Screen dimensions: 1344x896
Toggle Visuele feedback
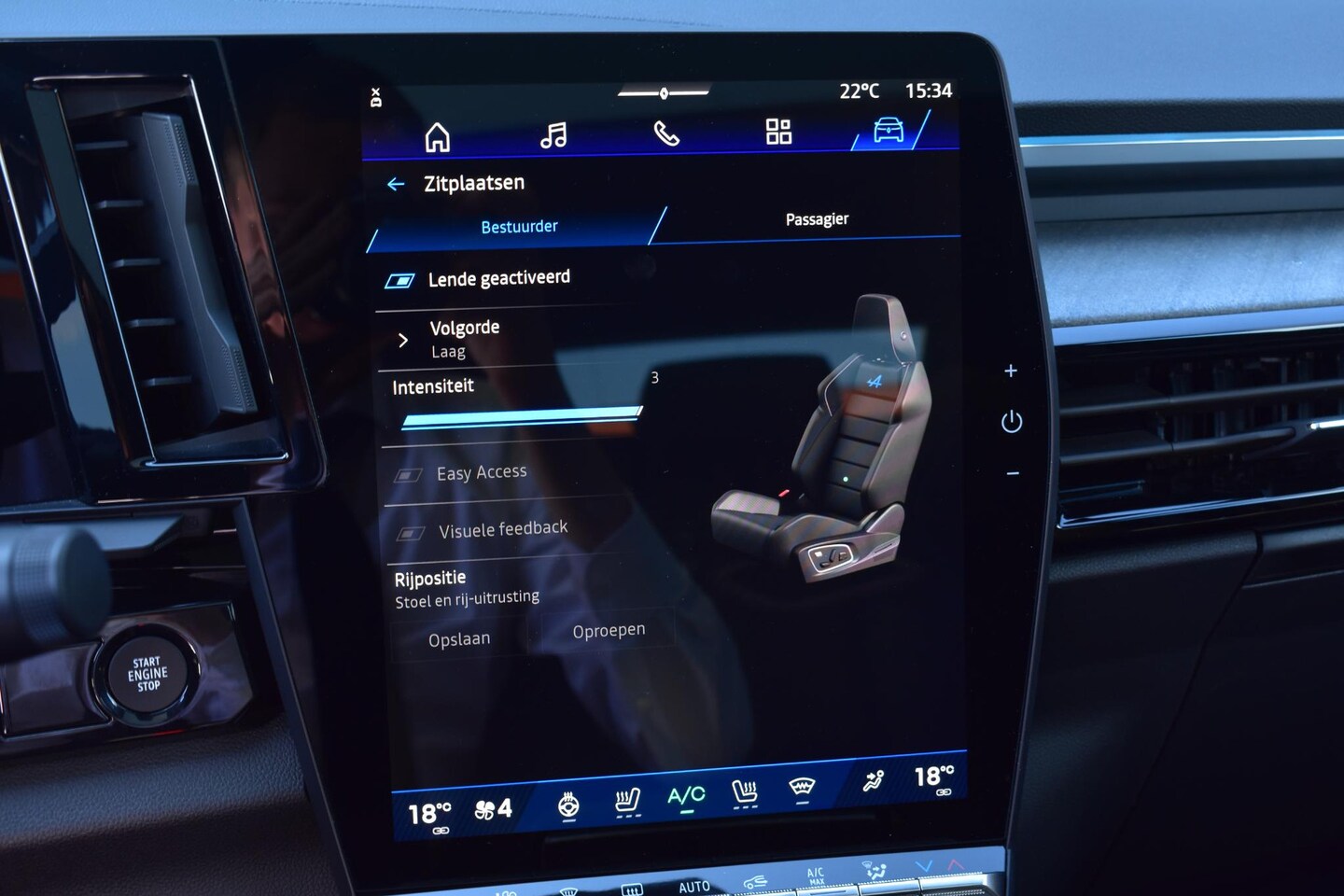[411, 533]
